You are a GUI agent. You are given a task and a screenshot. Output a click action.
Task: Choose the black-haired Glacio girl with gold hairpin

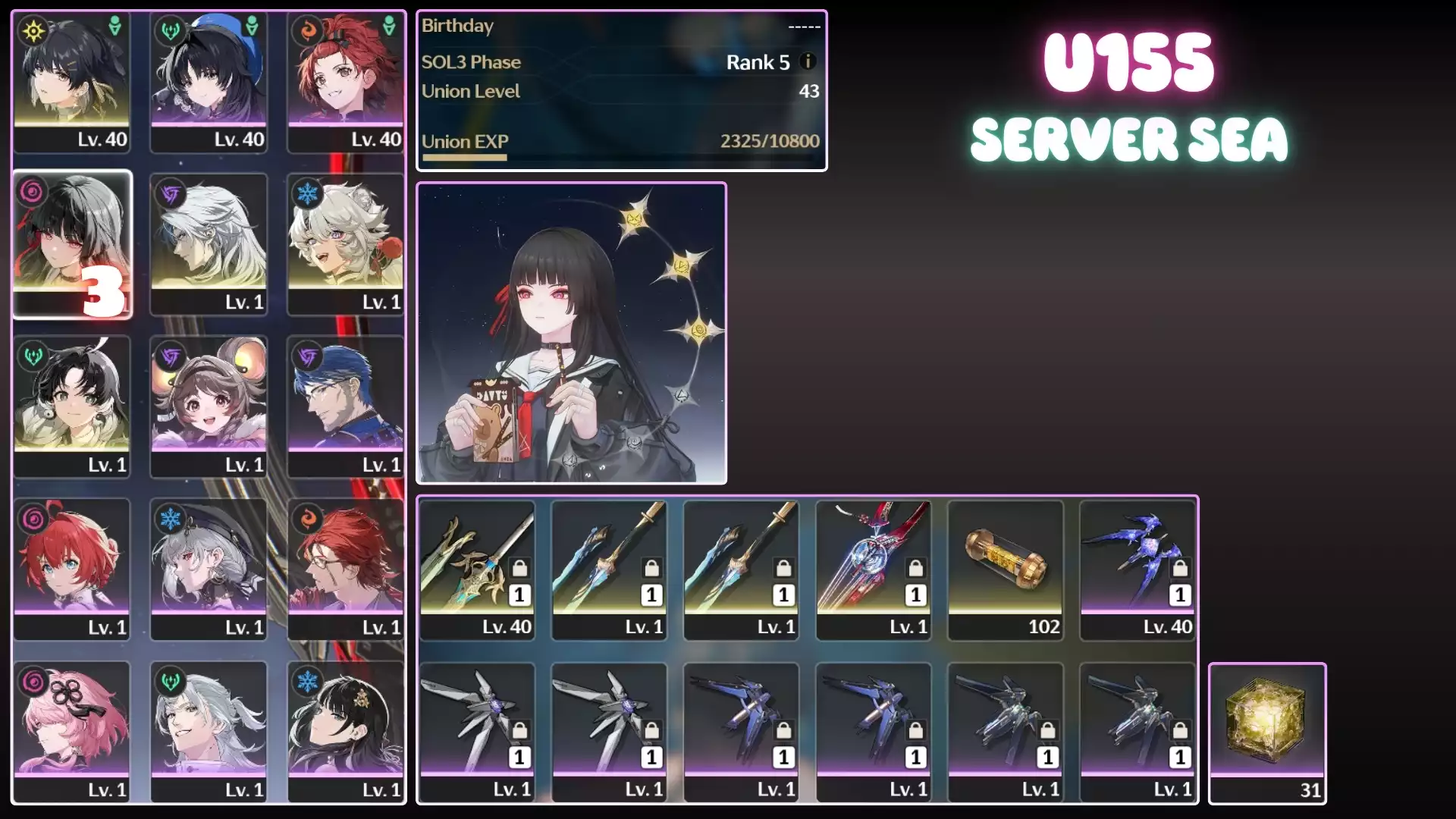pyautogui.click(x=346, y=732)
